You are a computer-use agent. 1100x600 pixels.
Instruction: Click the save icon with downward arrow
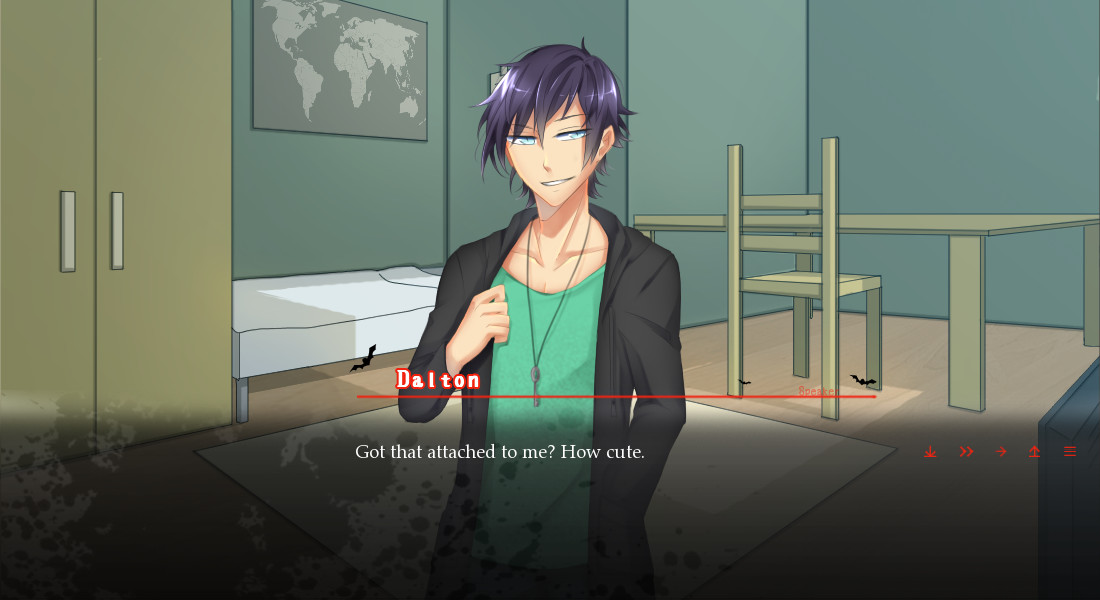point(930,452)
